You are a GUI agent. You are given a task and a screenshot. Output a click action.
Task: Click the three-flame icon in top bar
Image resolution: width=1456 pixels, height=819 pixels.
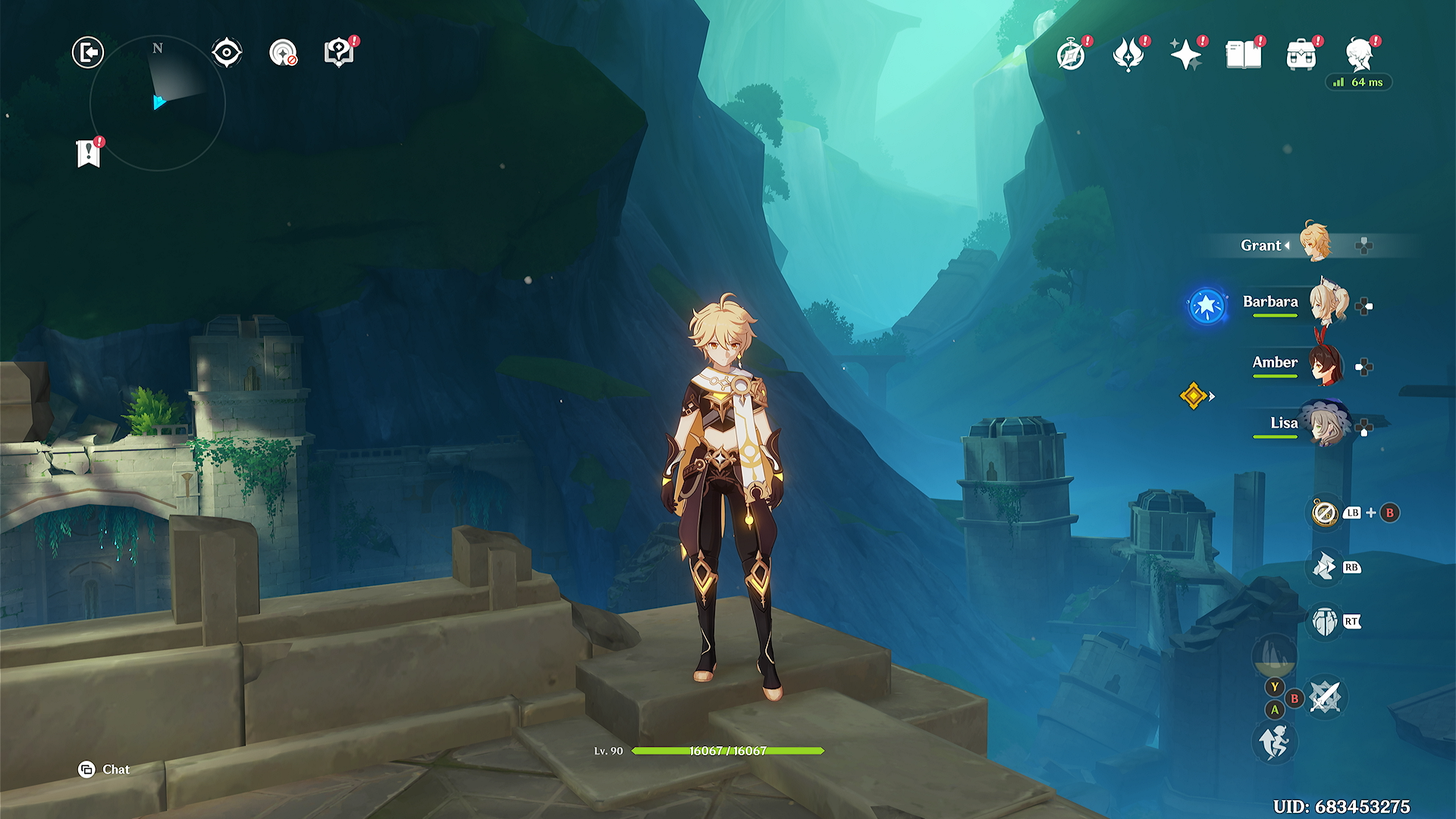1128,55
